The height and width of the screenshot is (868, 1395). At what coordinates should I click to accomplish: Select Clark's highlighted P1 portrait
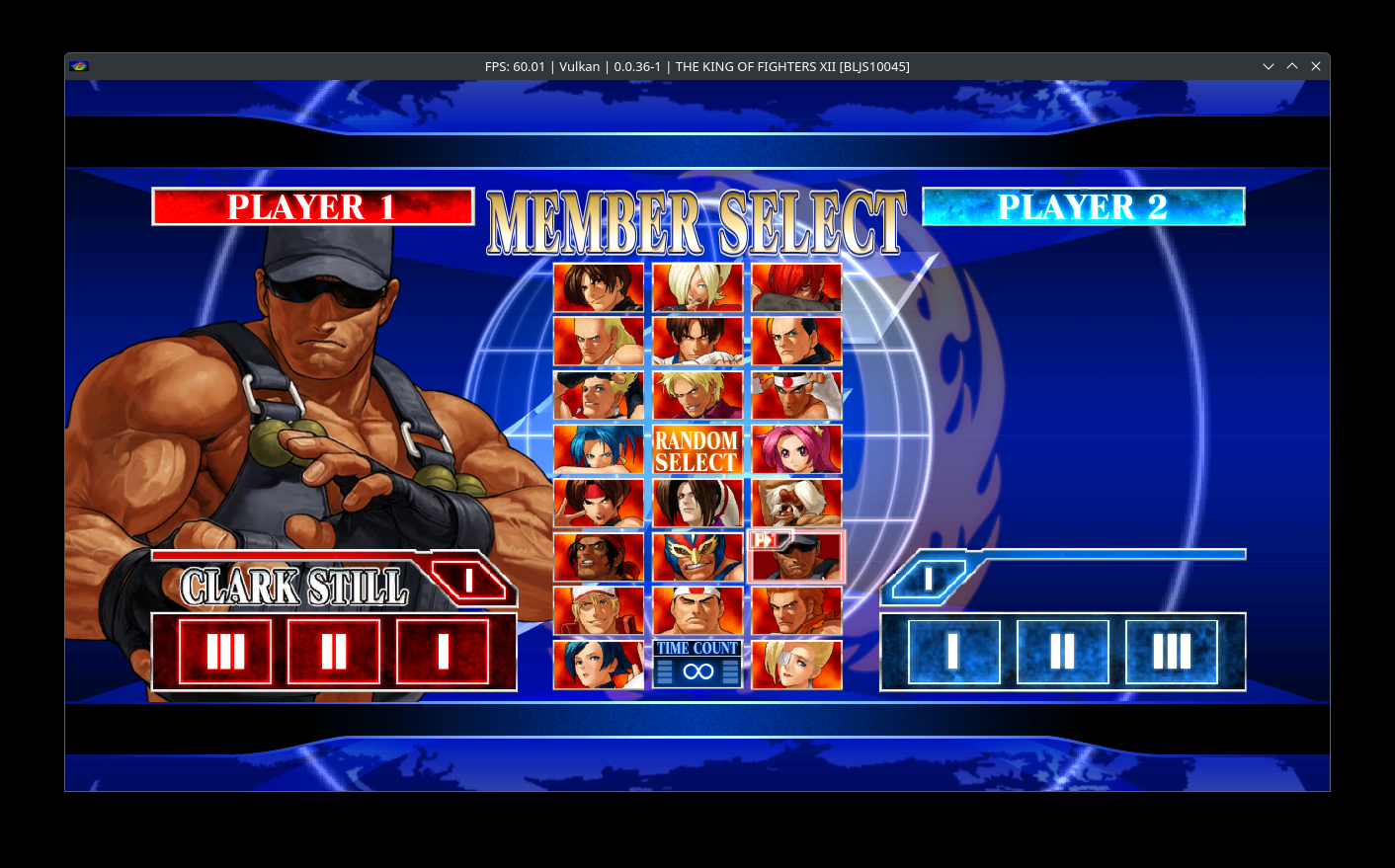point(796,557)
